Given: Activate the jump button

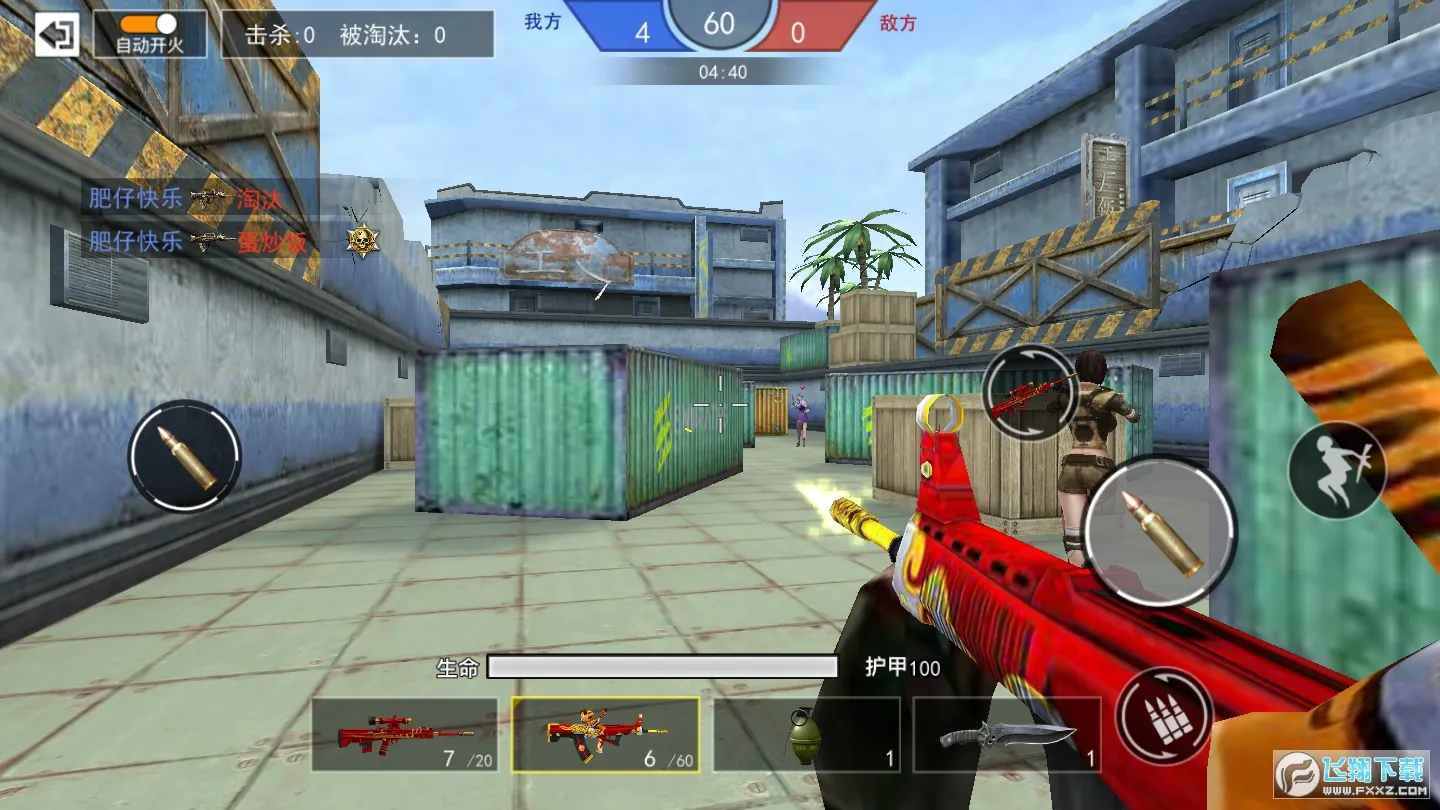Looking at the screenshot, I should click(x=1335, y=470).
